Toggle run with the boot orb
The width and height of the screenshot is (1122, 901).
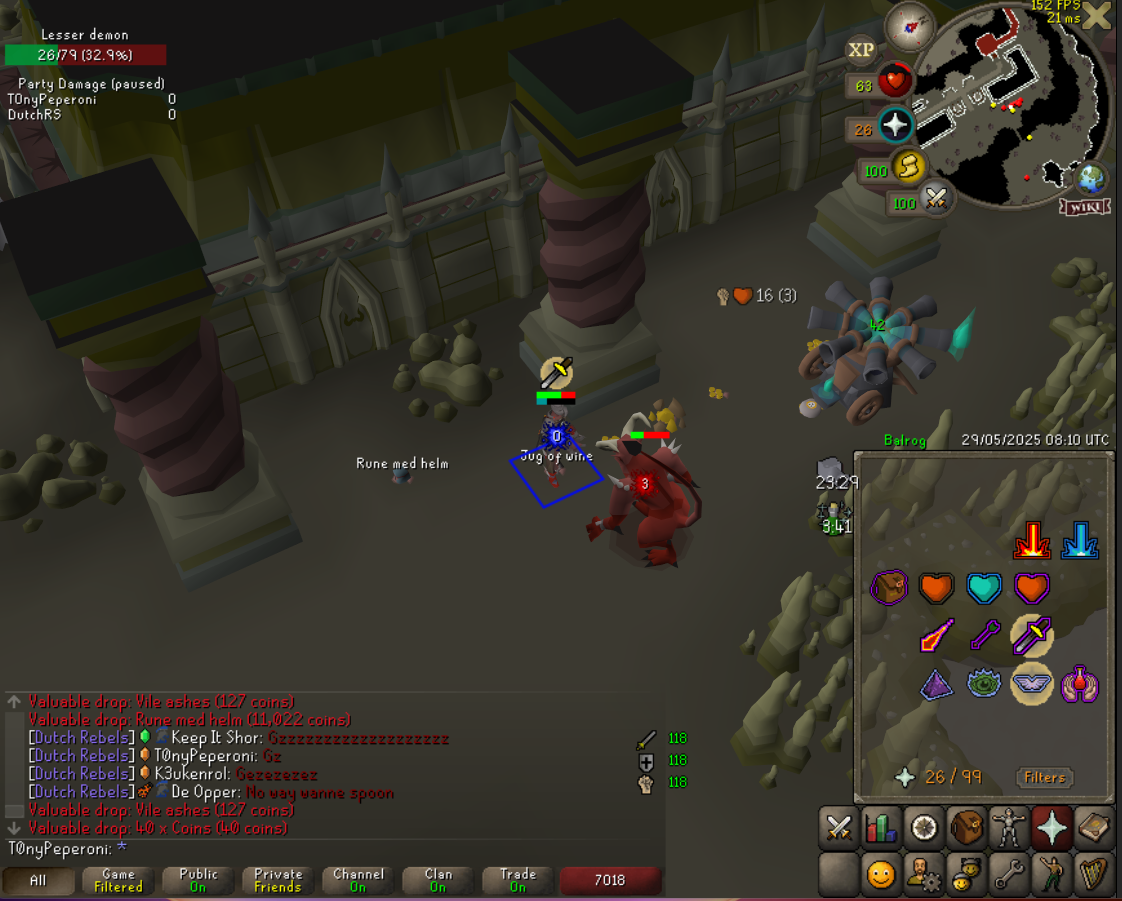(907, 168)
